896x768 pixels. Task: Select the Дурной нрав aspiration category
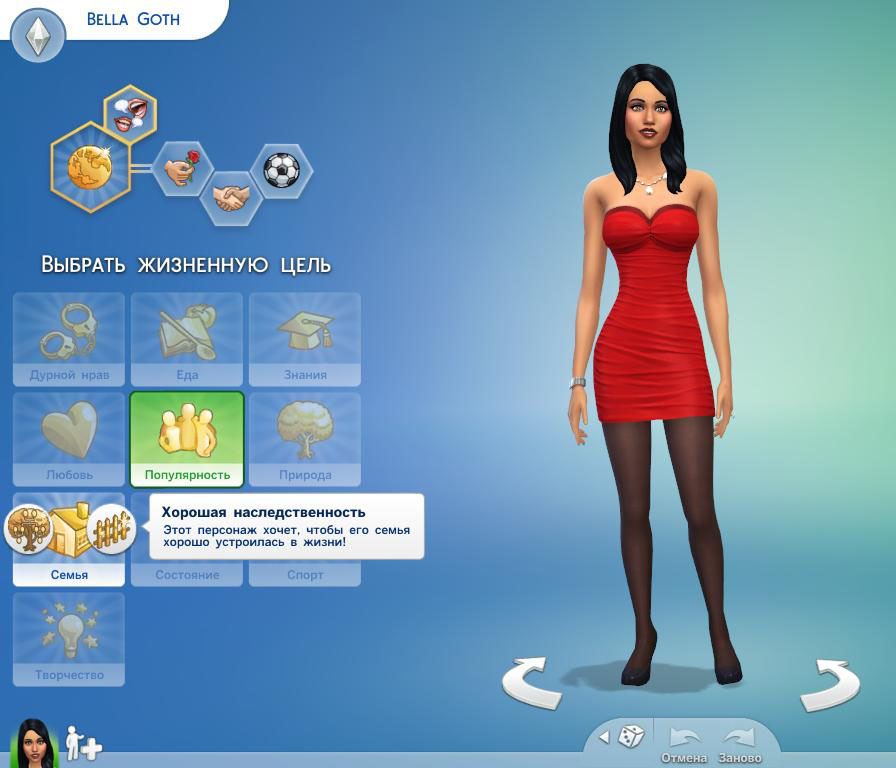click(x=69, y=339)
